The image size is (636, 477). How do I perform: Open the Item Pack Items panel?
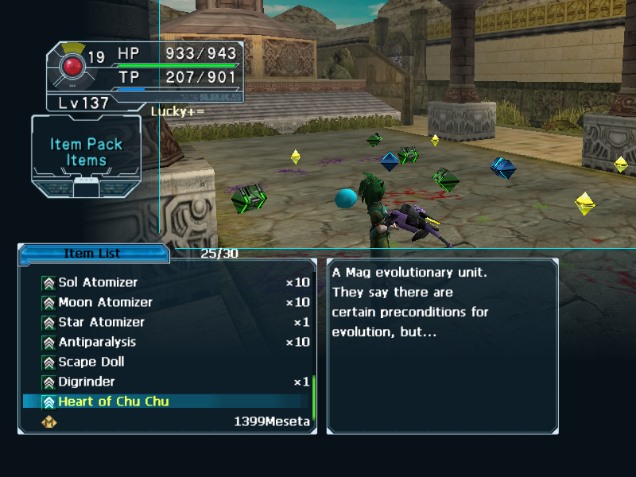(86, 153)
